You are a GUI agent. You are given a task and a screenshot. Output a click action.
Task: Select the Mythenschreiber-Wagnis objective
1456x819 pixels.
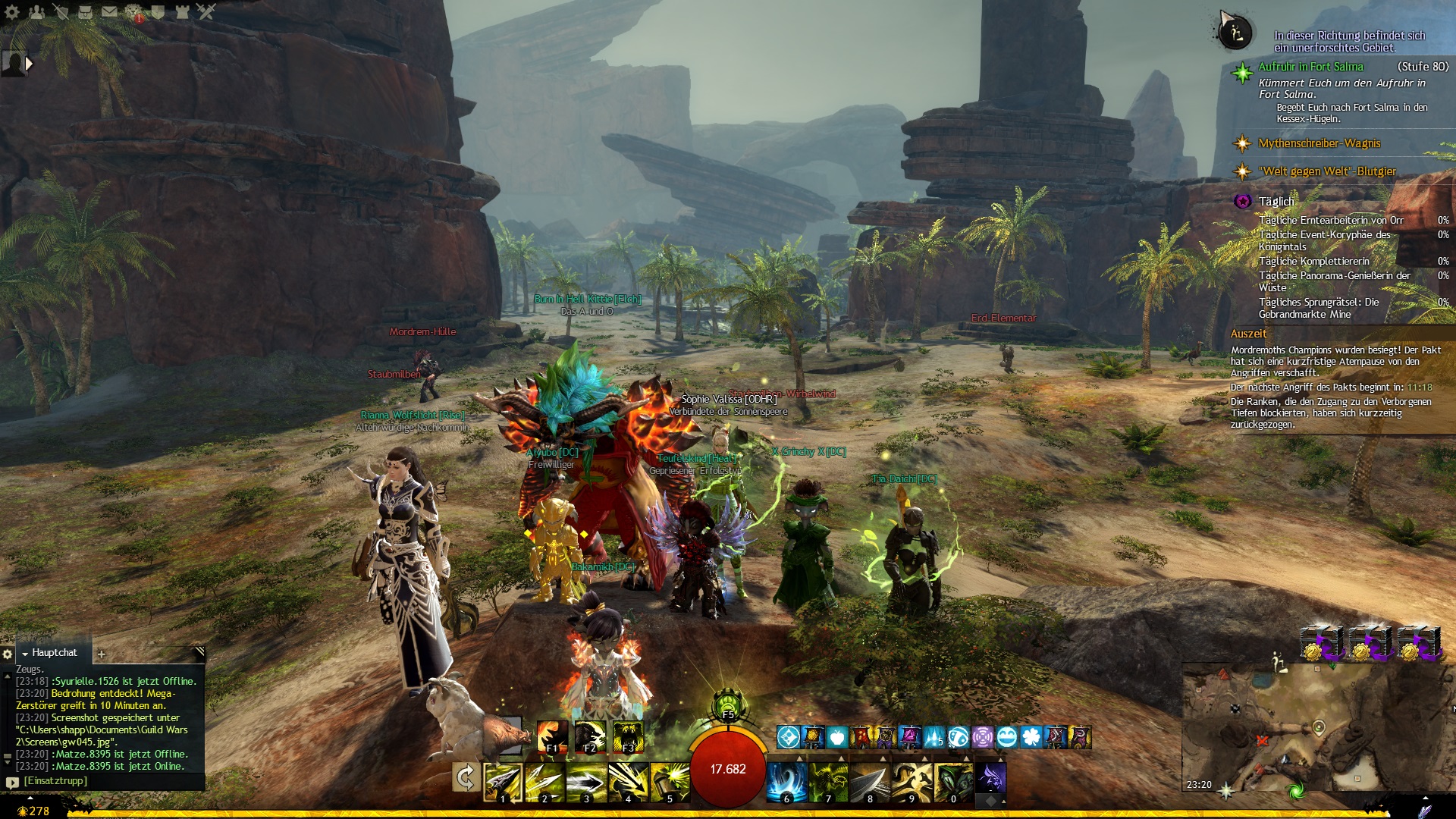[x=1319, y=143]
